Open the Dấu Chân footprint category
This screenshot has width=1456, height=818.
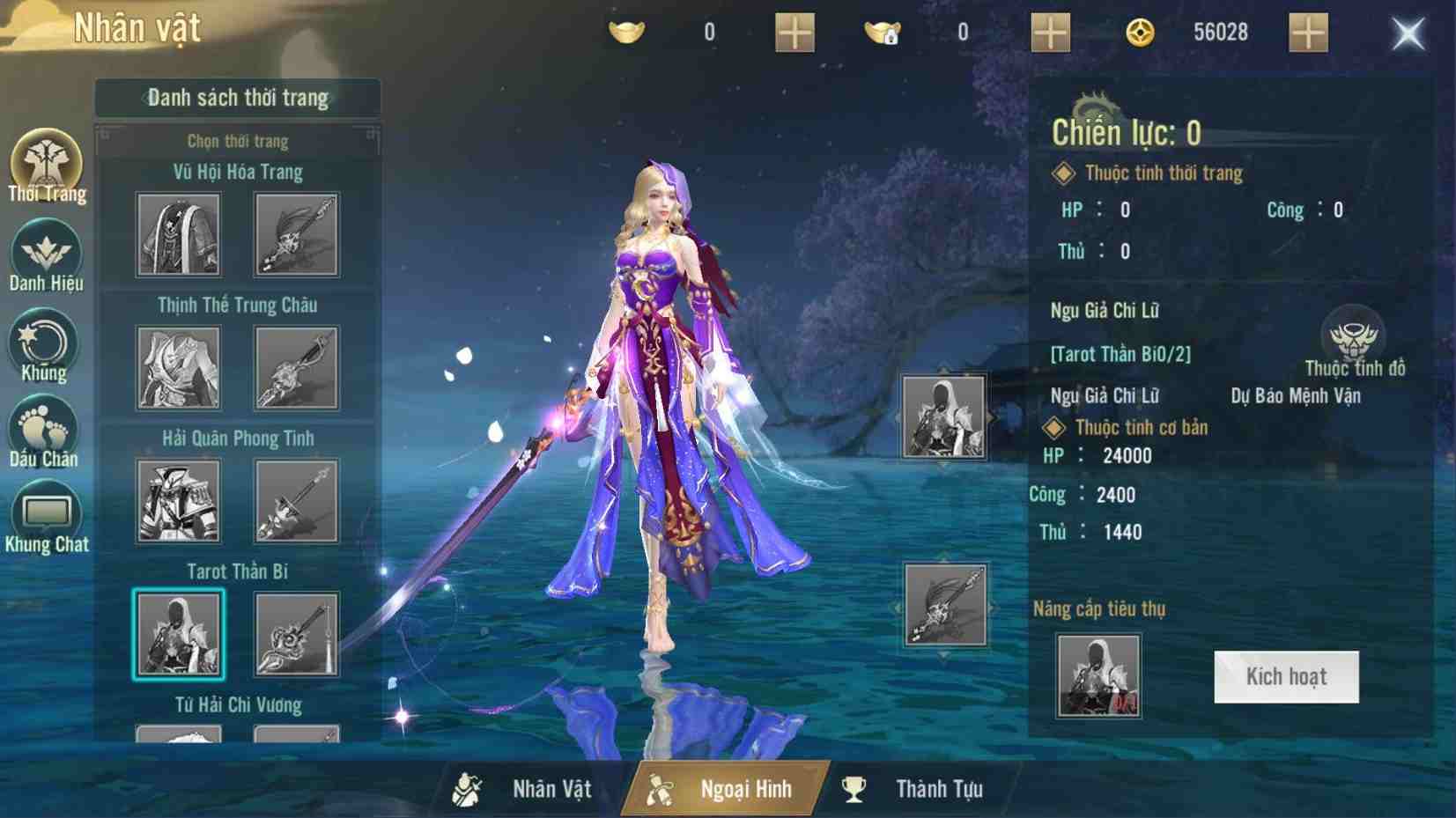click(x=44, y=431)
